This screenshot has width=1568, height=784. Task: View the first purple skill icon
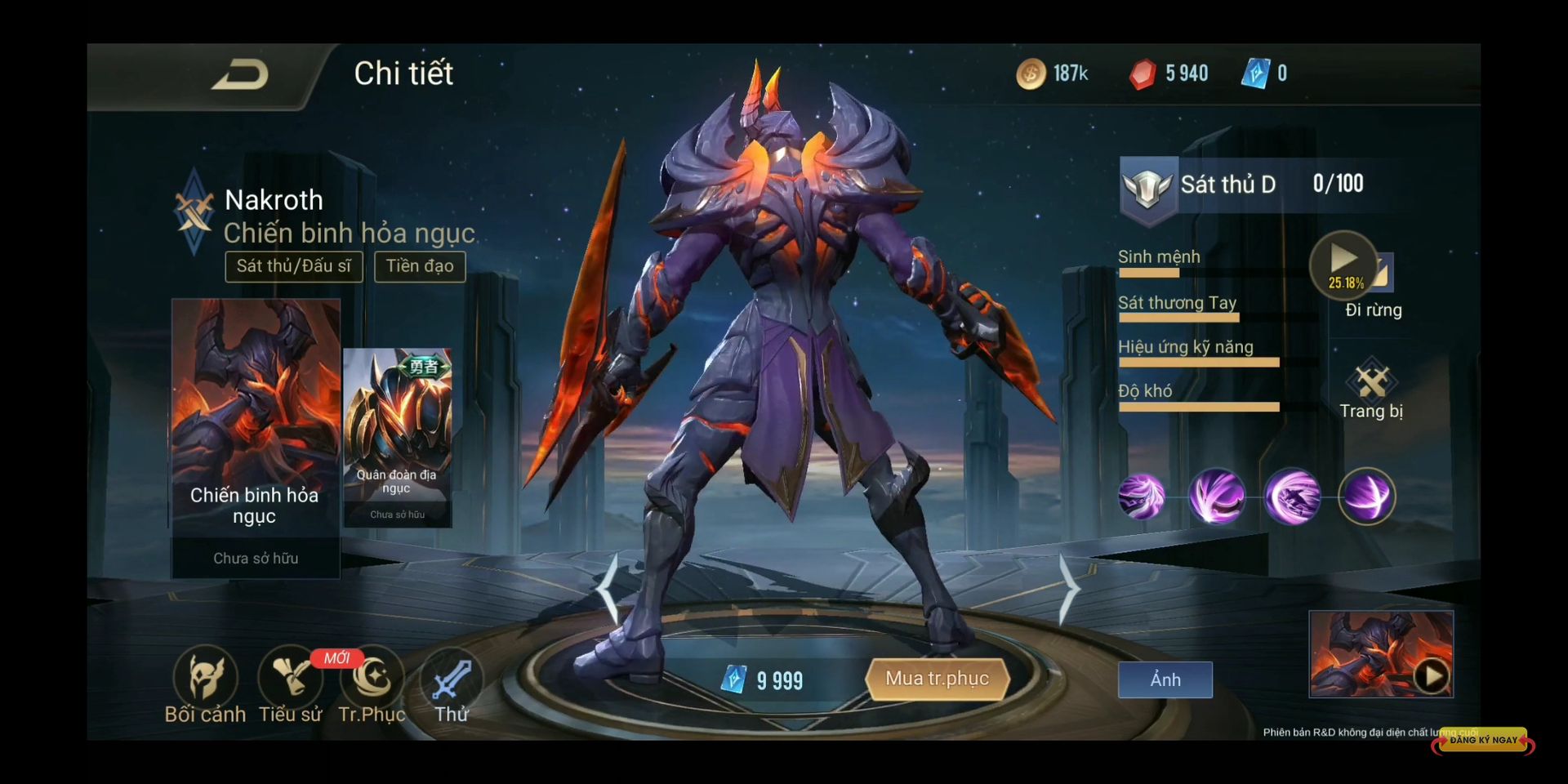[x=1141, y=497]
